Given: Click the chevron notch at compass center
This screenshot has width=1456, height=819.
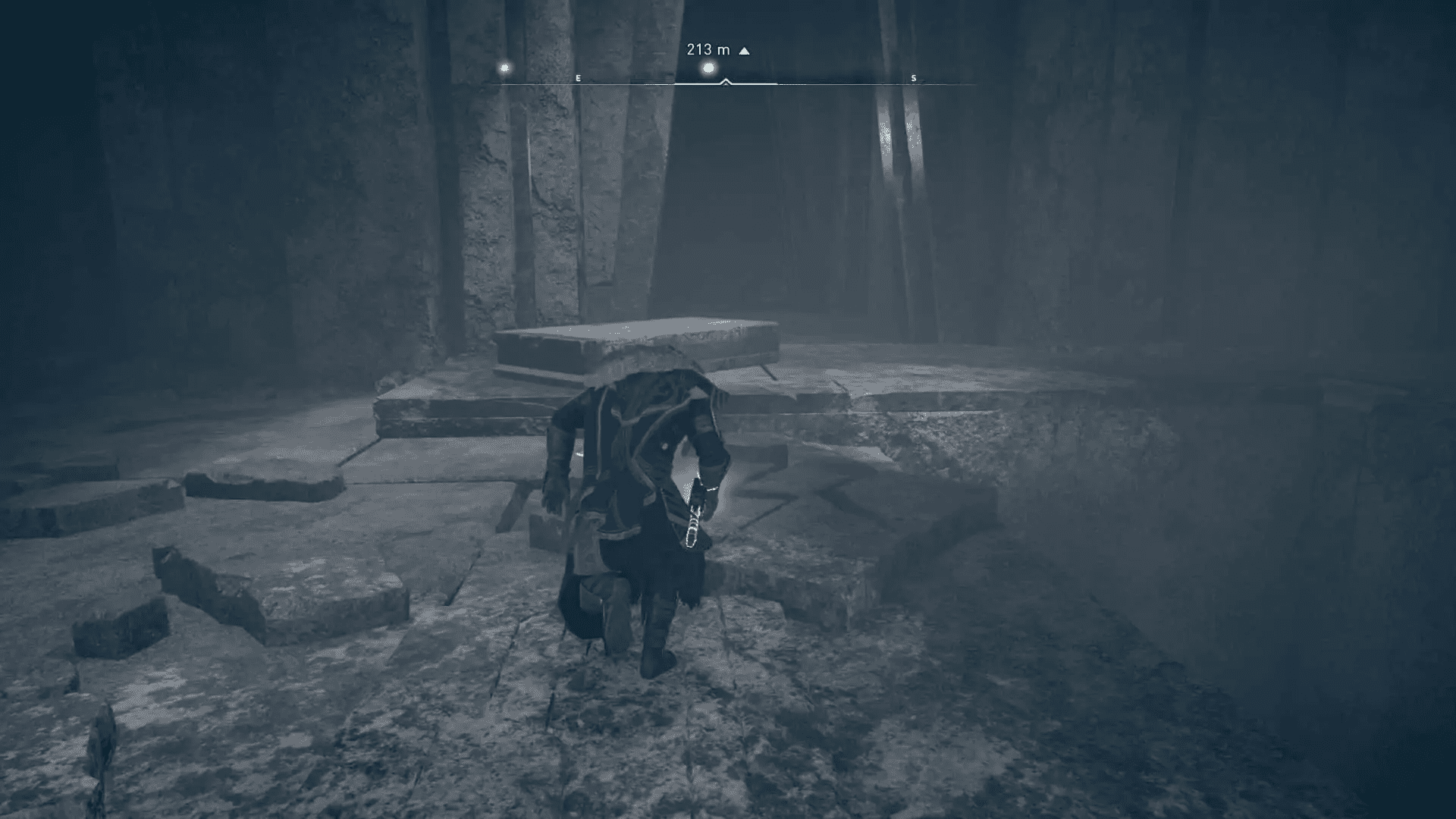Looking at the screenshot, I should (x=726, y=79).
